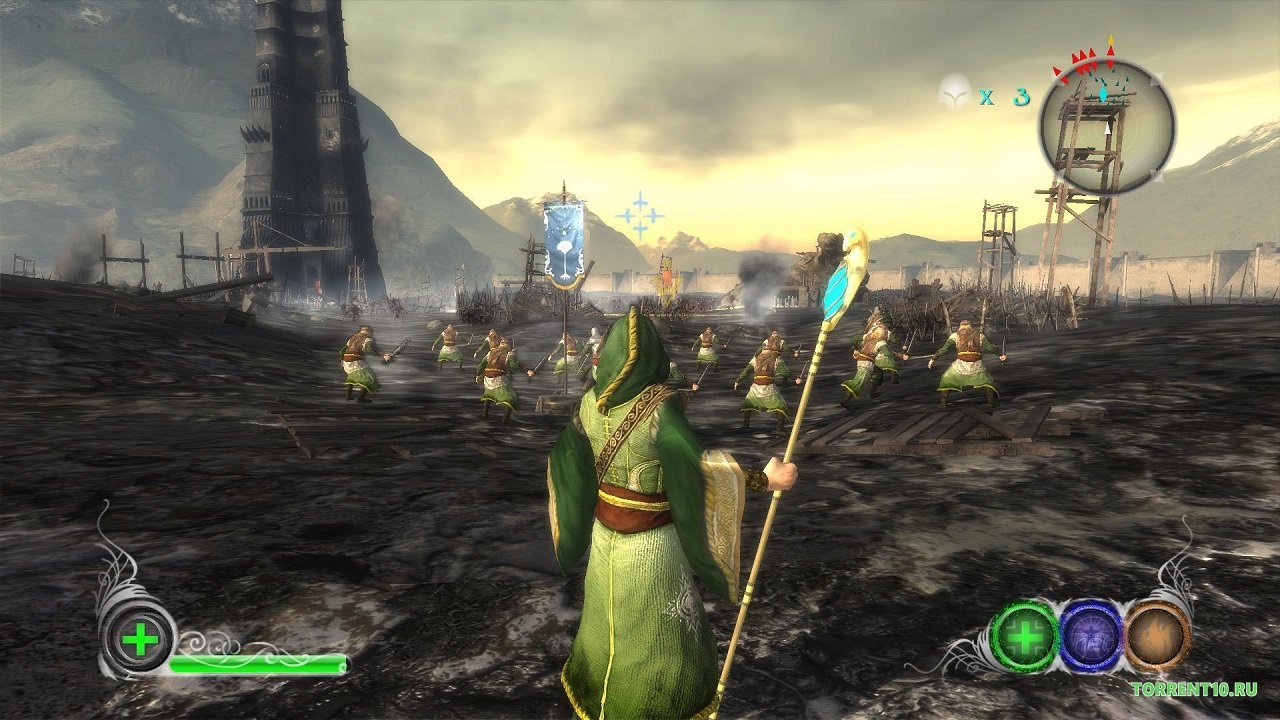Click the white helmet lives icon
Screen dimensions: 1280x720
[956, 92]
